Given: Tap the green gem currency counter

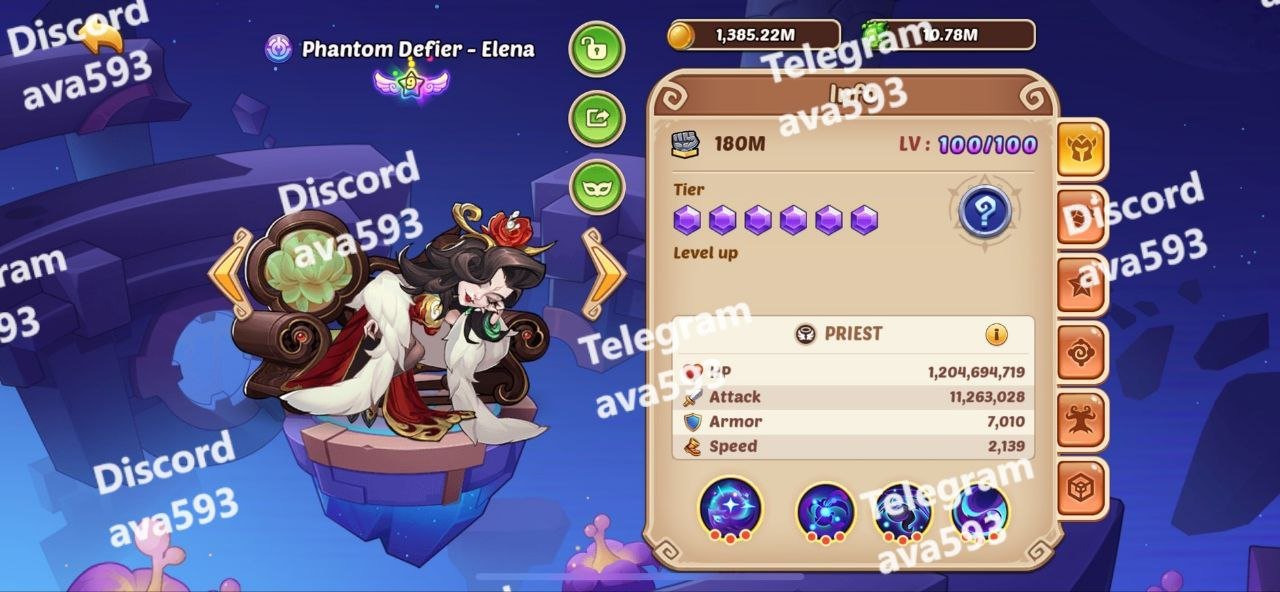Looking at the screenshot, I should point(948,35).
